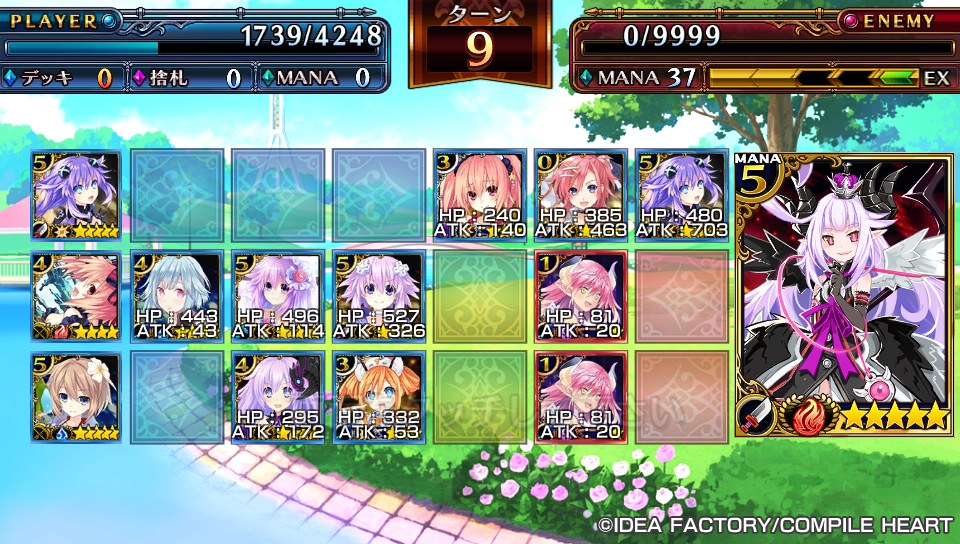Click the large white-haired demon queen card

coord(842,295)
